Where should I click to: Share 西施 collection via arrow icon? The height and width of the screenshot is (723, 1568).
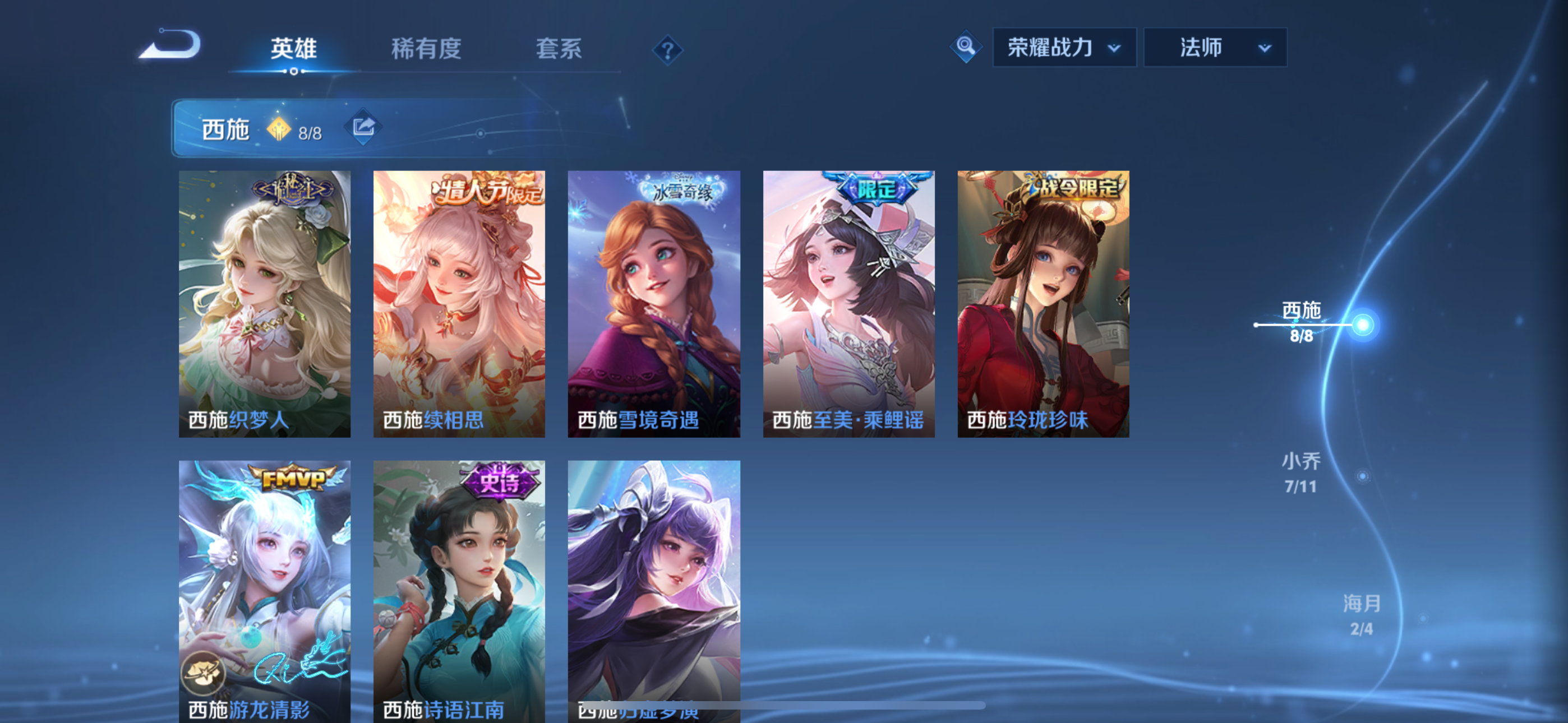click(363, 127)
